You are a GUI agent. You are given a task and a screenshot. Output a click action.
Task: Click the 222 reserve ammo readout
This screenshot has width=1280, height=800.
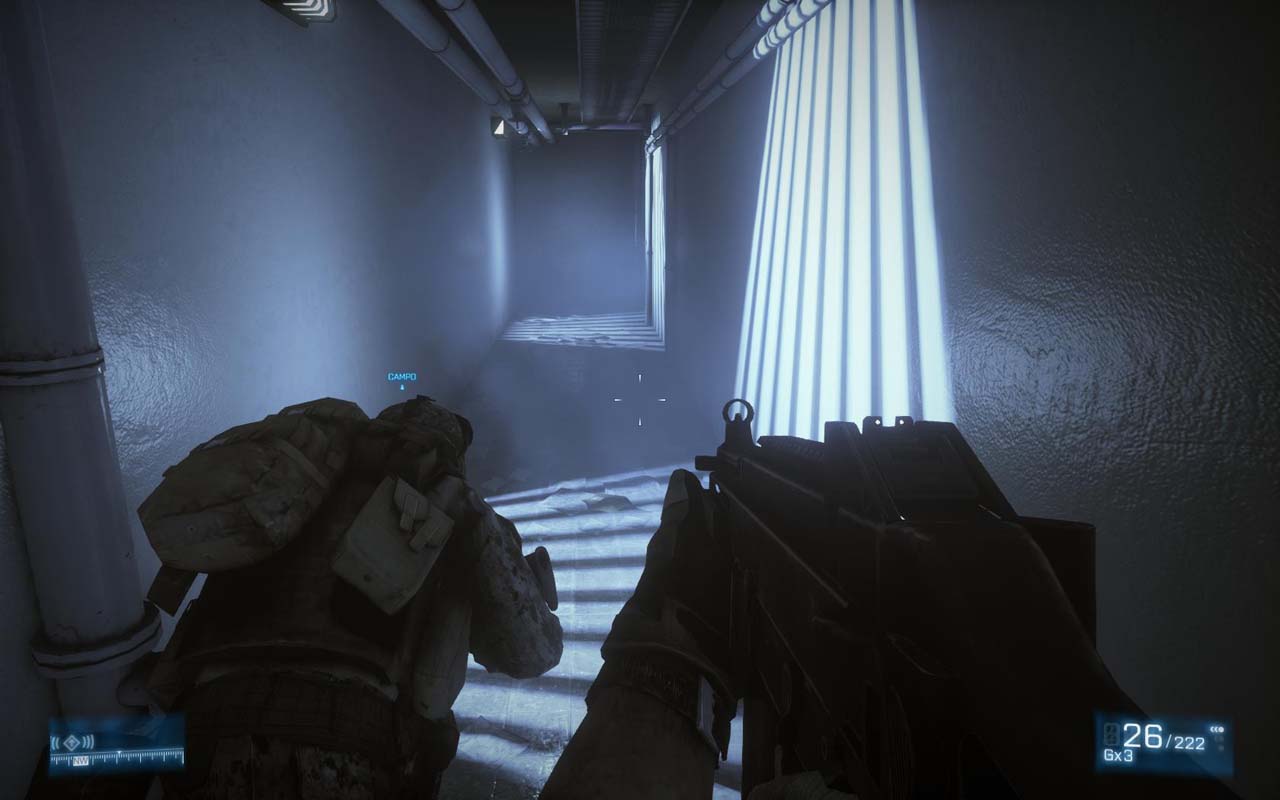point(1189,740)
